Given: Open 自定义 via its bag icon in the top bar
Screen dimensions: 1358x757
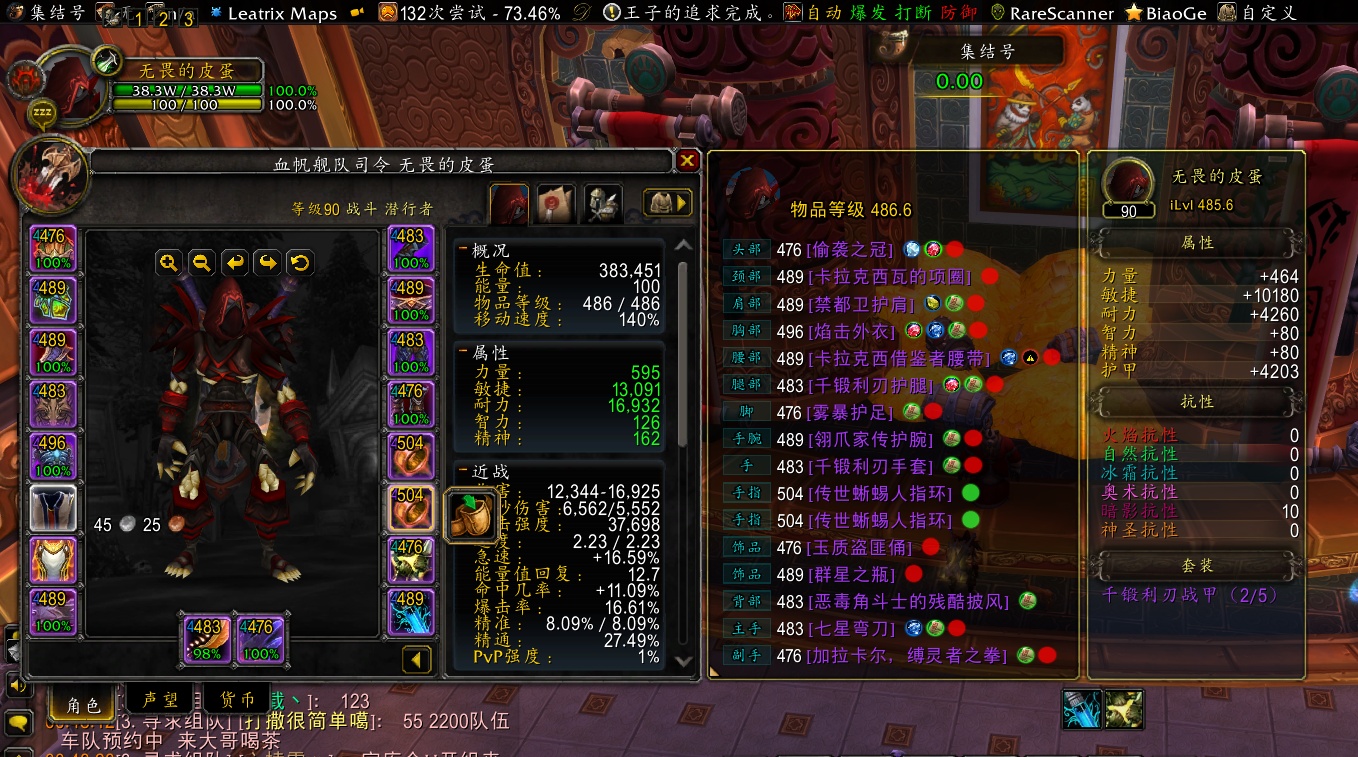Looking at the screenshot, I should click(x=1229, y=13).
